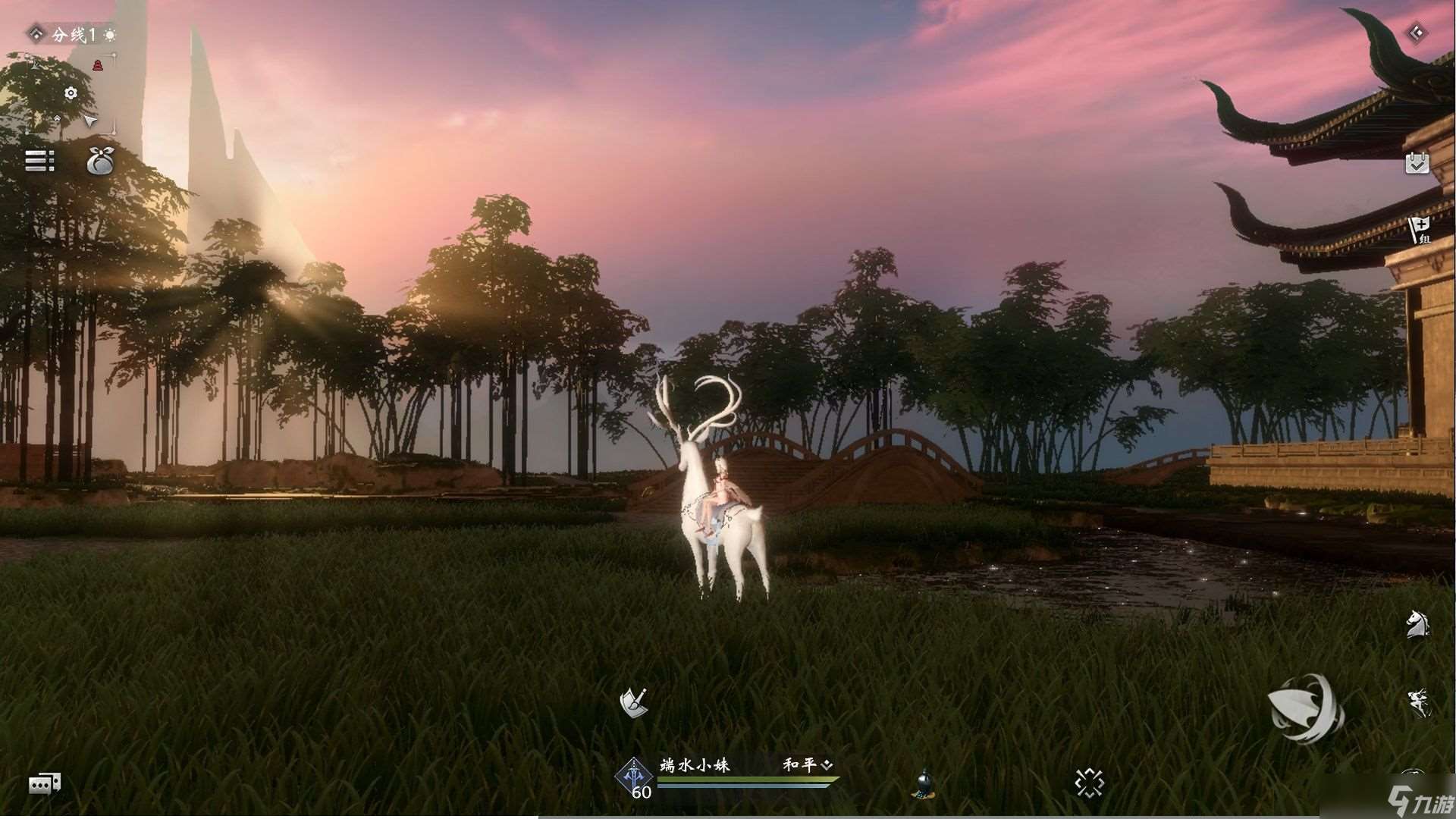This screenshot has height=819, width=1456.
Task: Open the calendar checkmark icon
Action: 1417,163
